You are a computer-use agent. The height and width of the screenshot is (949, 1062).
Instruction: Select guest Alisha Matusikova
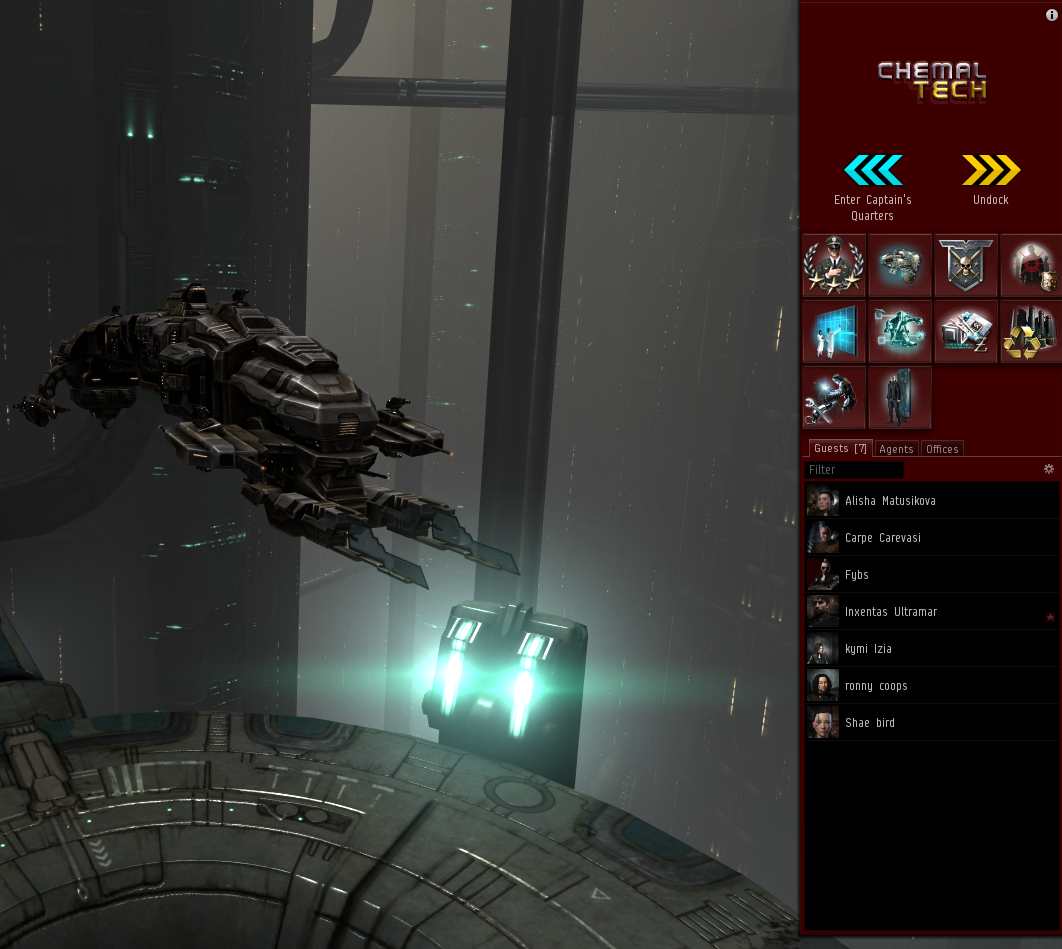coord(890,501)
